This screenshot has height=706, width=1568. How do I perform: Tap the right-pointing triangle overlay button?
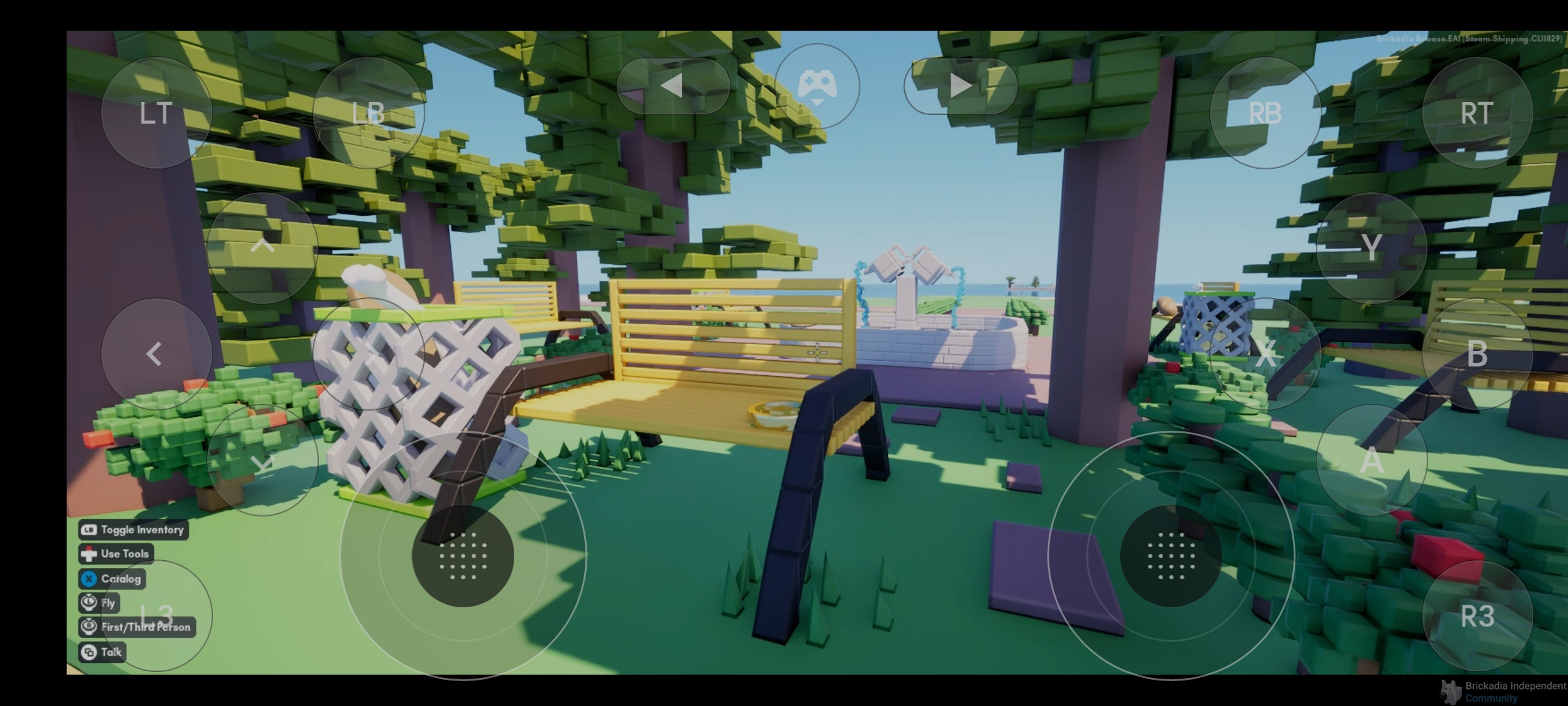960,86
